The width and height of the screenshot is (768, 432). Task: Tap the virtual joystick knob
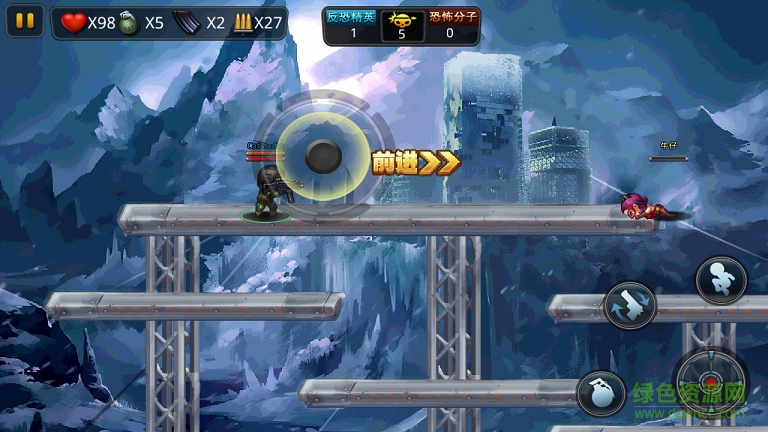tap(323, 155)
